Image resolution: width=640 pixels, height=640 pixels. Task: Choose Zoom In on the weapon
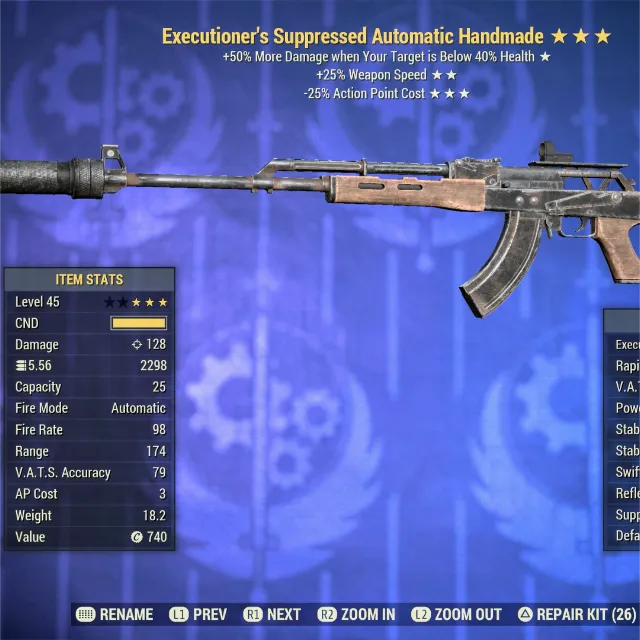point(356,614)
